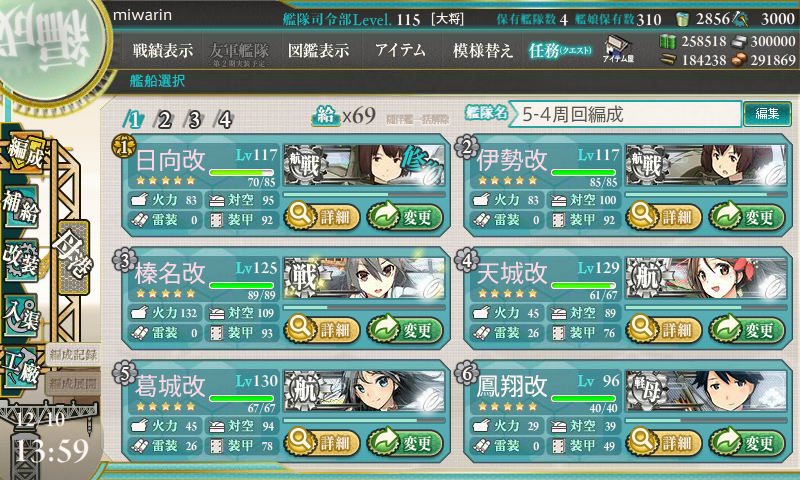Open the 戦績表示 records menu
This screenshot has height=480, width=800.
tap(163, 51)
